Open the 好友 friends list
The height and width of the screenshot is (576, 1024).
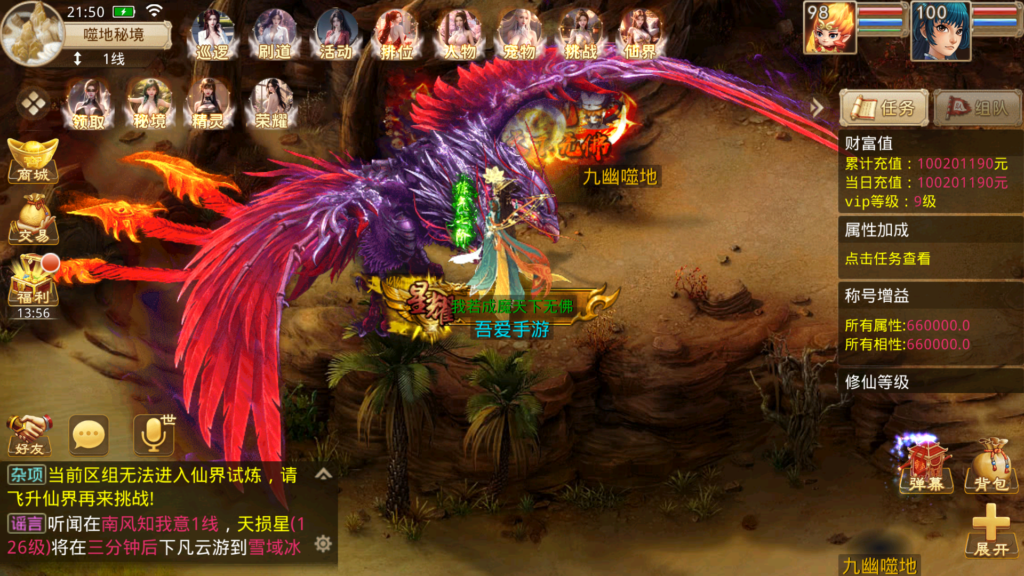pos(29,434)
